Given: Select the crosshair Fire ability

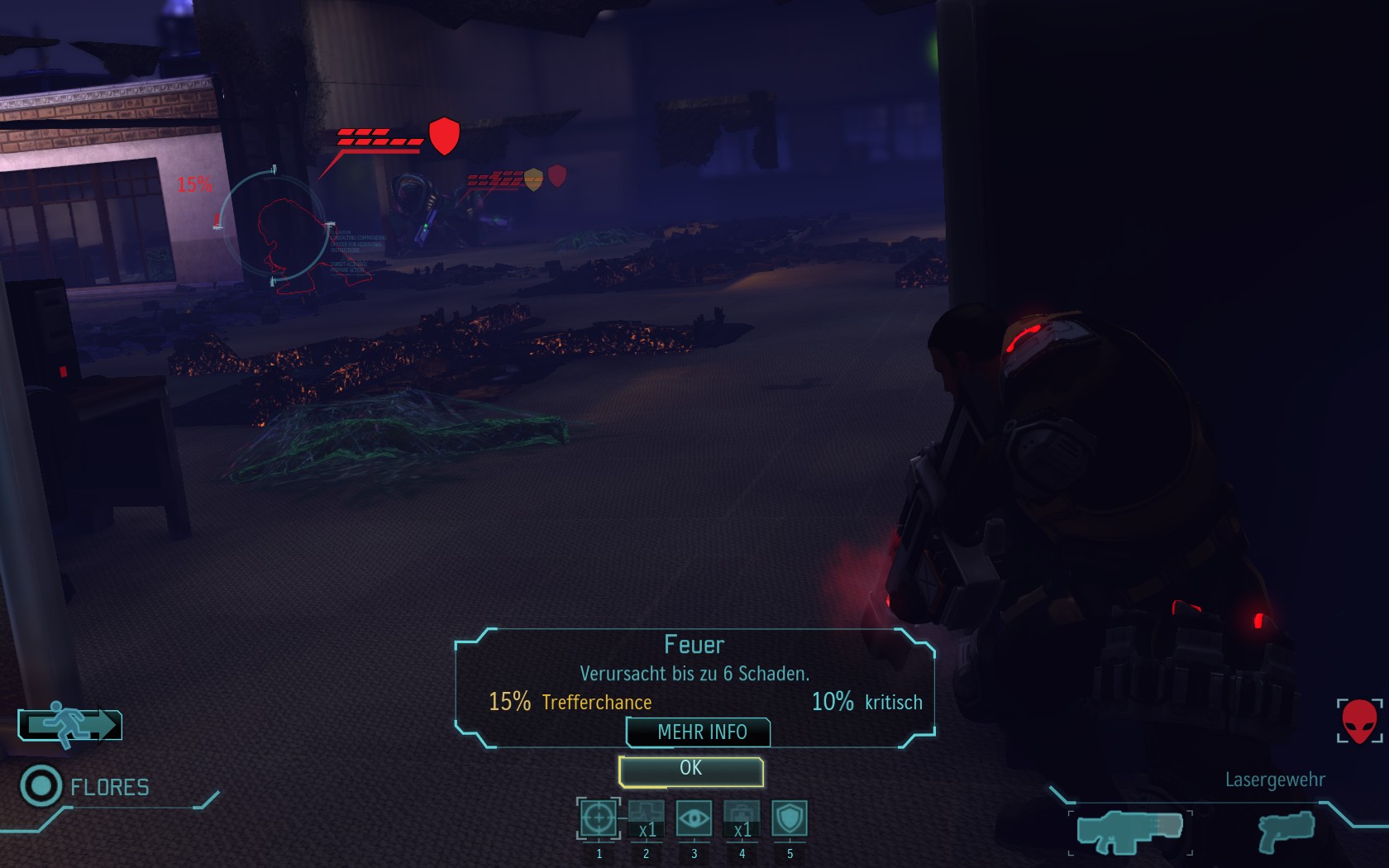Looking at the screenshot, I should (x=599, y=818).
